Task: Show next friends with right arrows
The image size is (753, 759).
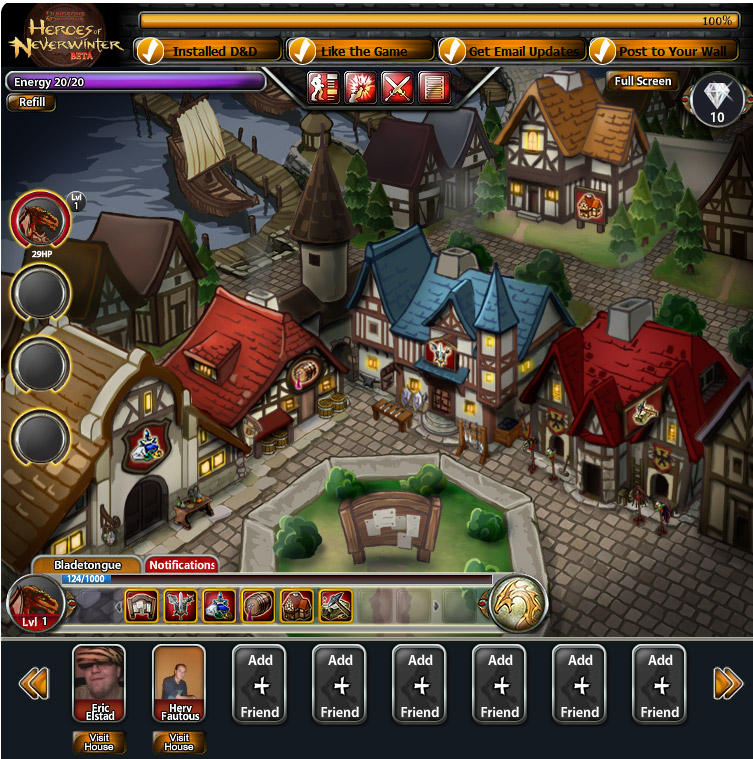Action: 727,683
